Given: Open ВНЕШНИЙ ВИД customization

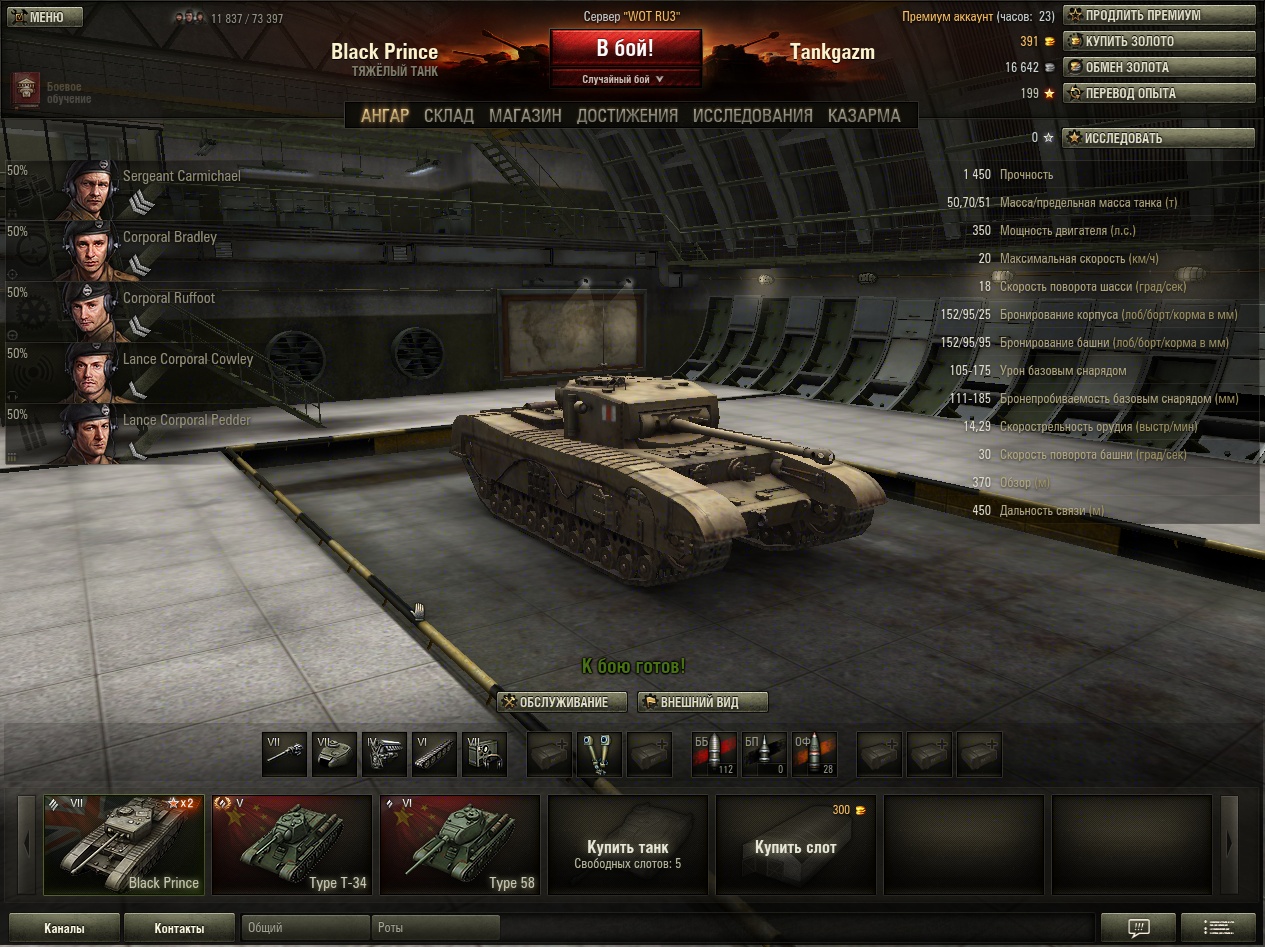Looking at the screenshot, I should pos(702,702).
